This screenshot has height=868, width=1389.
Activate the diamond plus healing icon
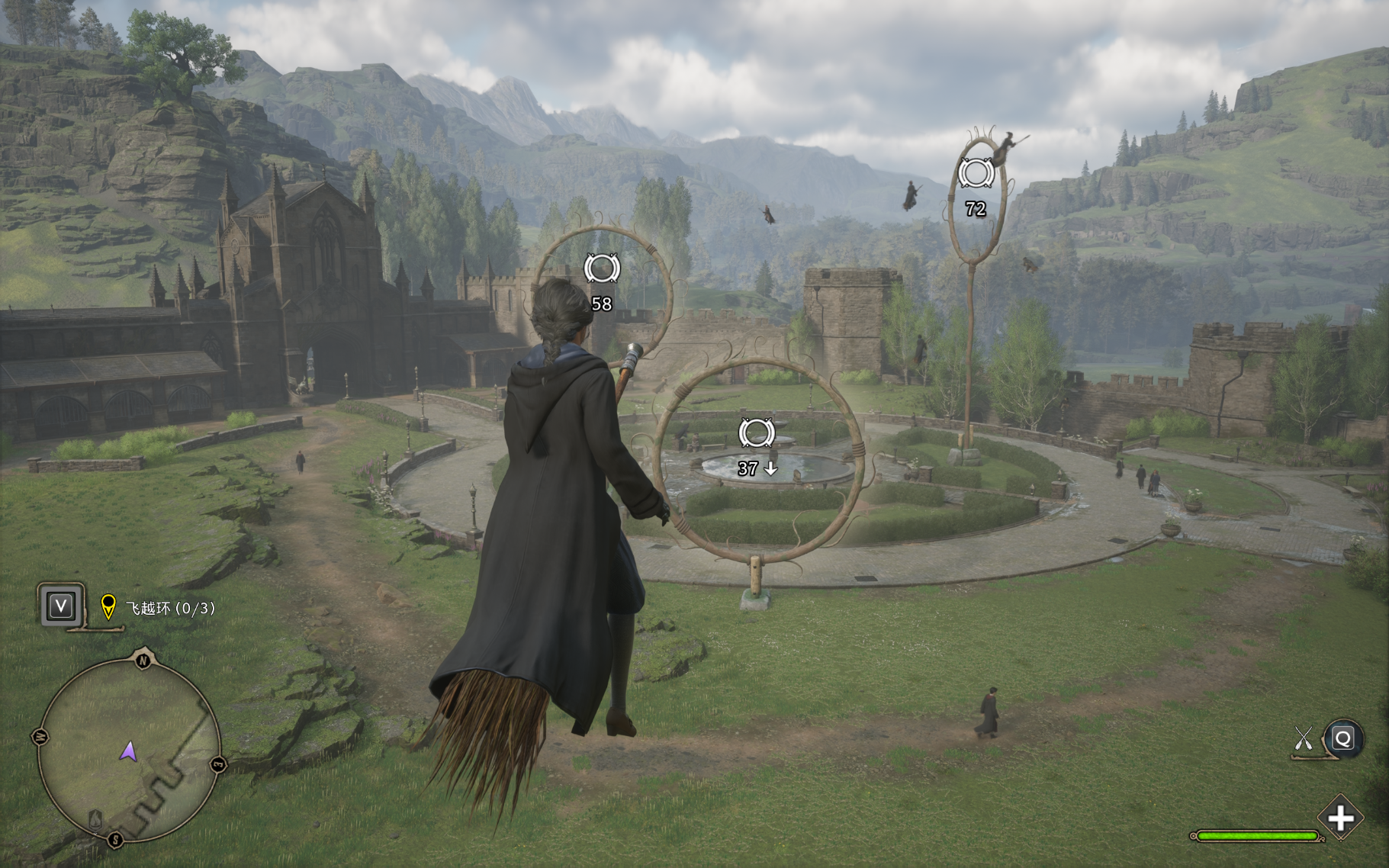point(1340,818)
